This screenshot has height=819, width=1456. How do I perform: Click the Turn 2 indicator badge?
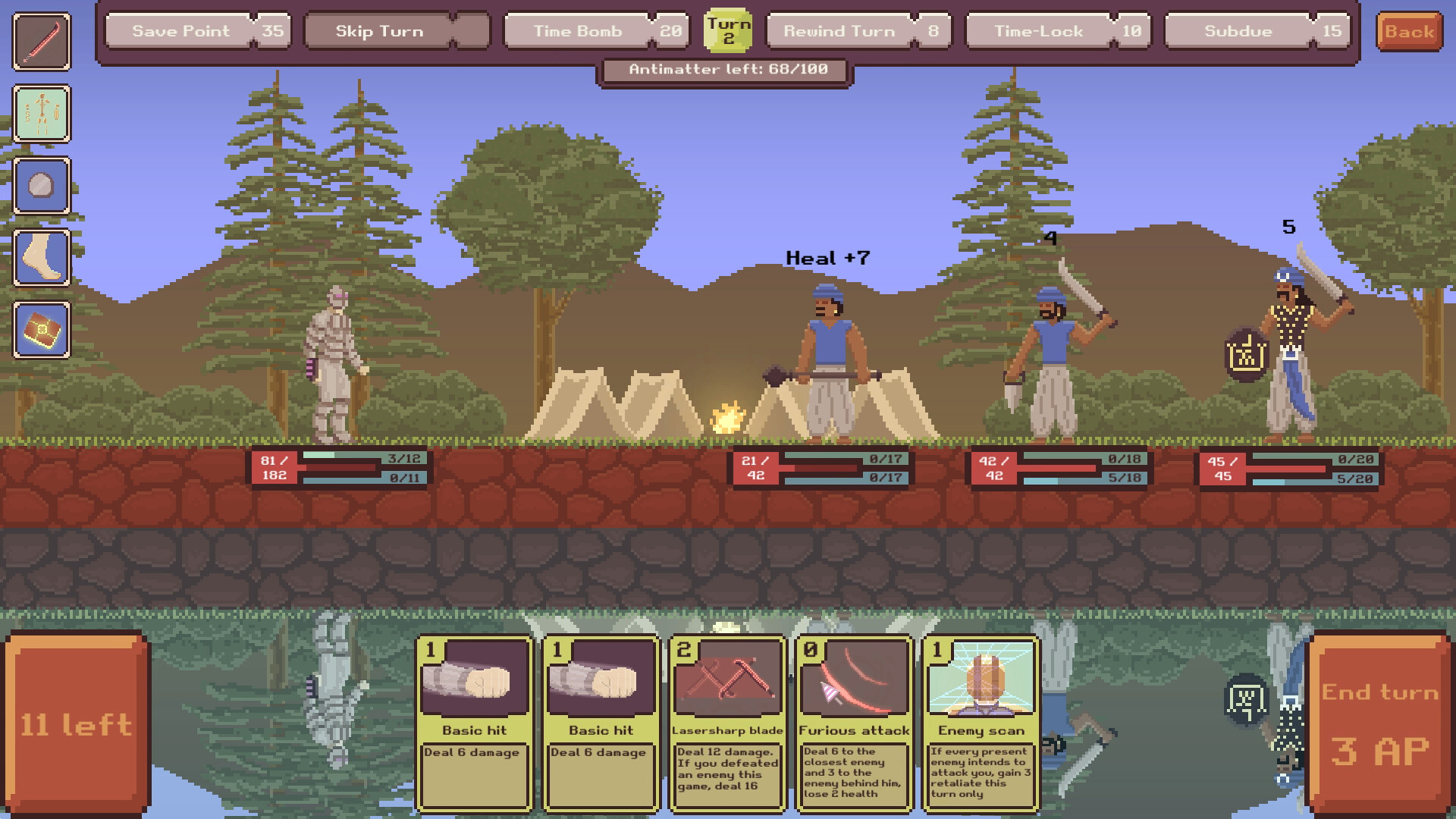[729, 32]
